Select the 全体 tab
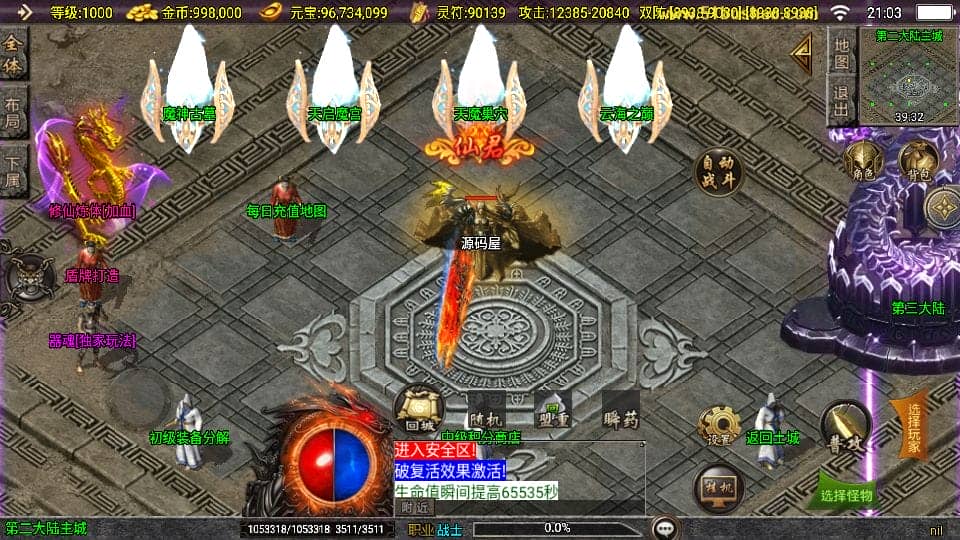 (x=13, y=55)
